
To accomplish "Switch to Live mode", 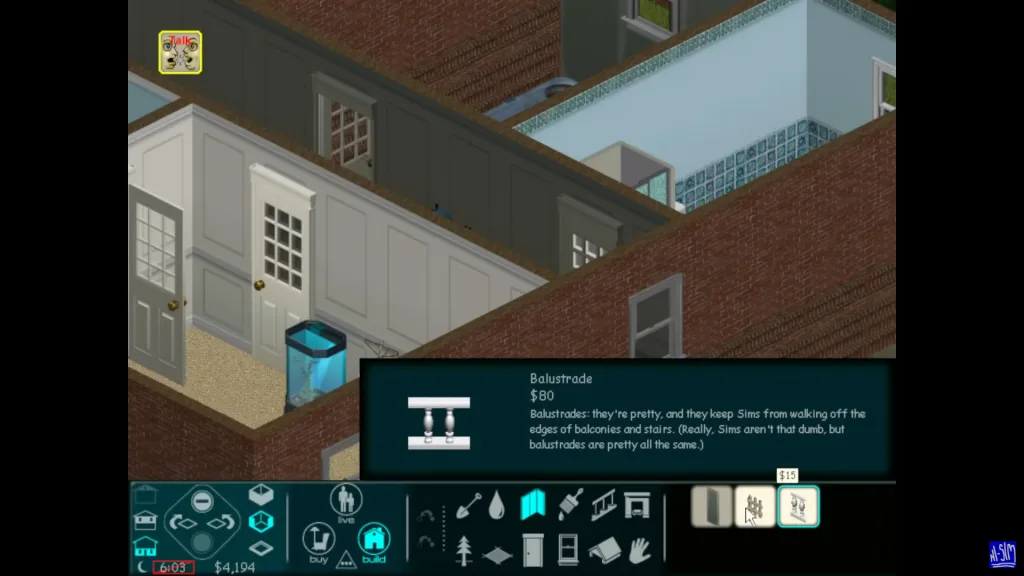I will (346, 503).
